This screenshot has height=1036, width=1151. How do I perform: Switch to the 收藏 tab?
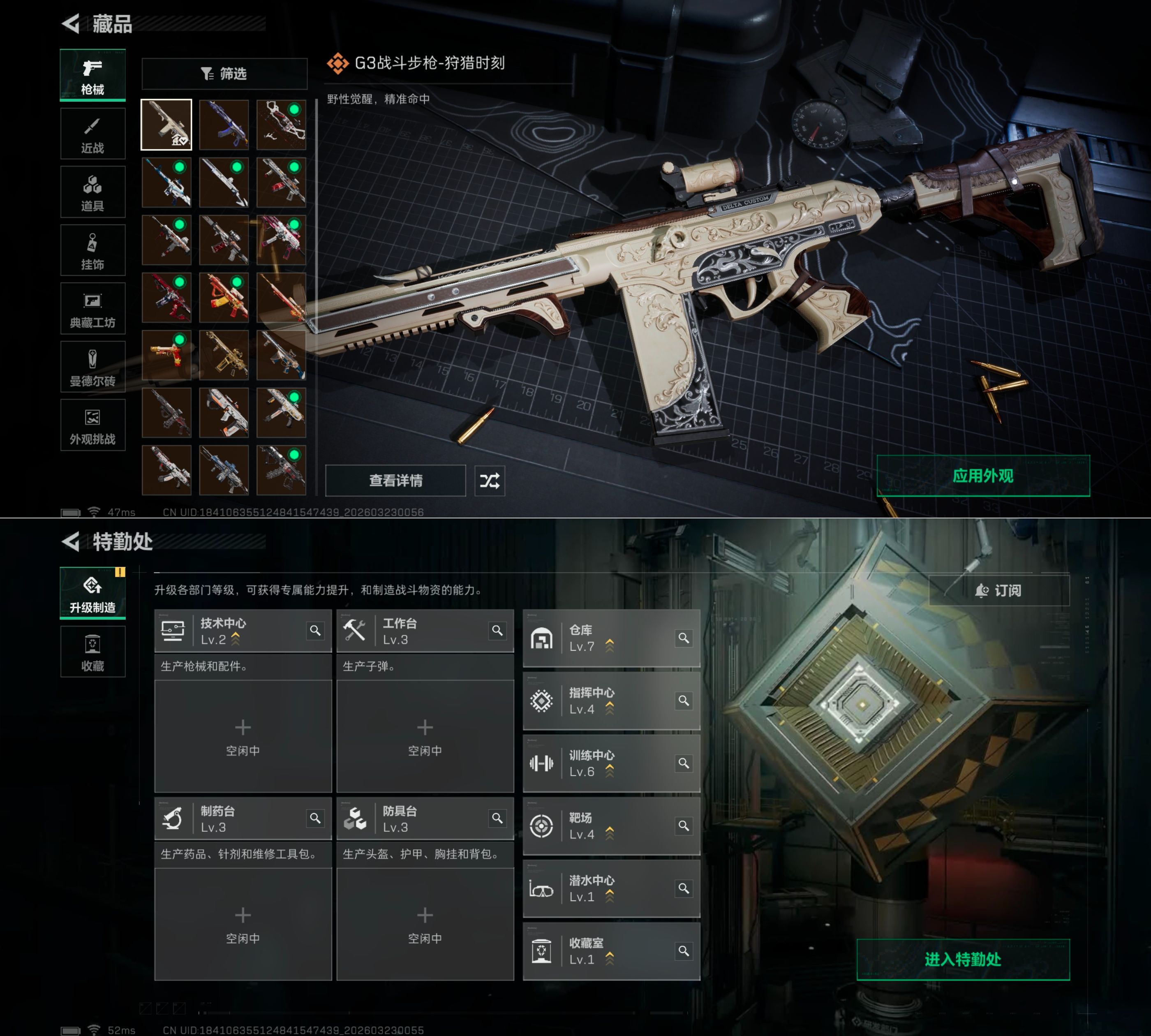pyautogui.click(x=93, y=652)
